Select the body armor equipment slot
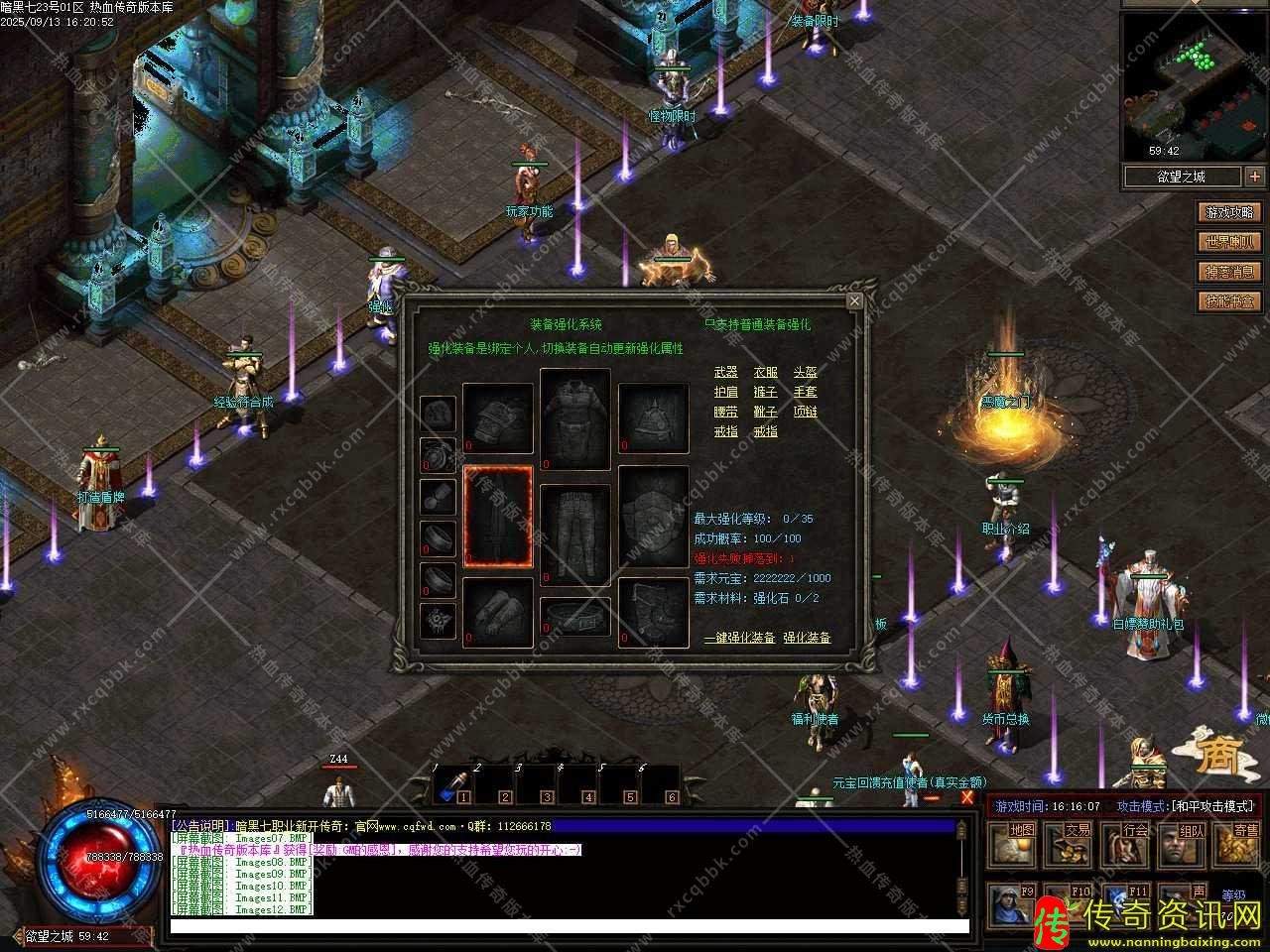Screen dimensions: 1270x952 pos(575,418)
